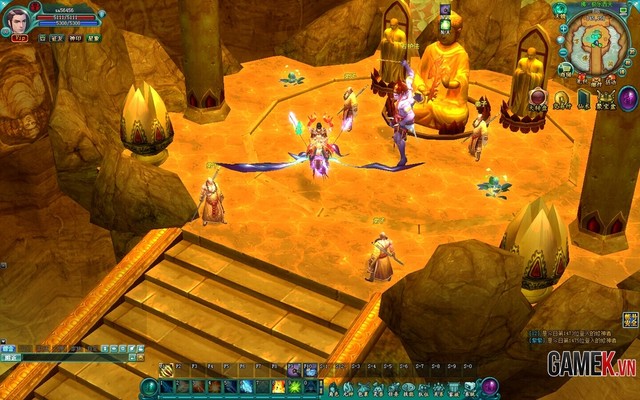
Task: Click the purple orb at hotbar's right end
Action: (490, 387)
